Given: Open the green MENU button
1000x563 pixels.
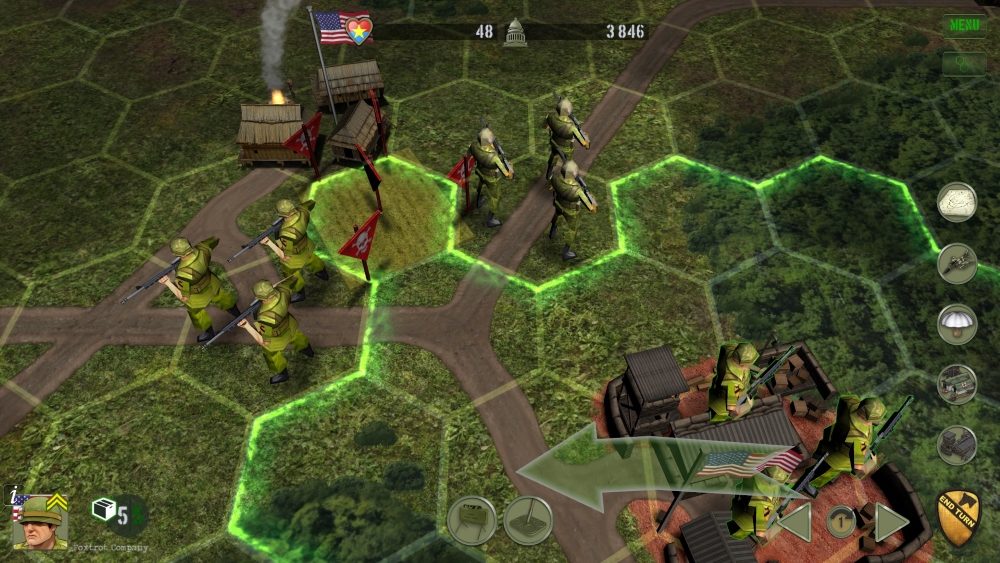Looking at the screenshot, I should tap(964, 25).
